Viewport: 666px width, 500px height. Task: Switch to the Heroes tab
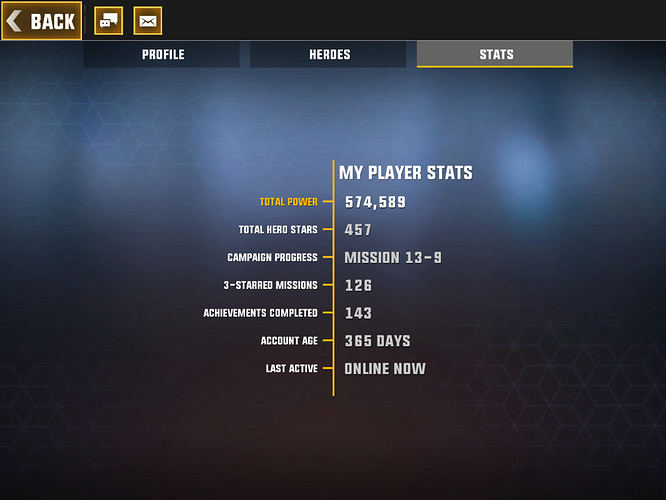(329, 55)
